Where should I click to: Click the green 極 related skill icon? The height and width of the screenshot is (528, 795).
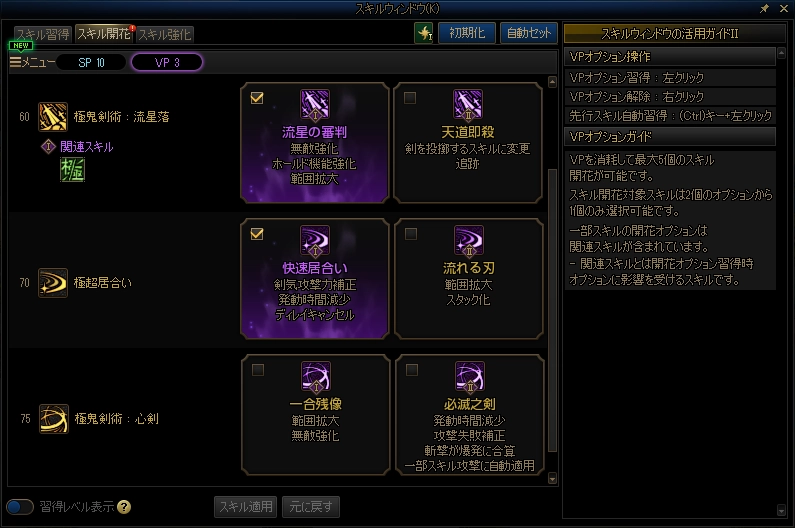coord(72,171)
